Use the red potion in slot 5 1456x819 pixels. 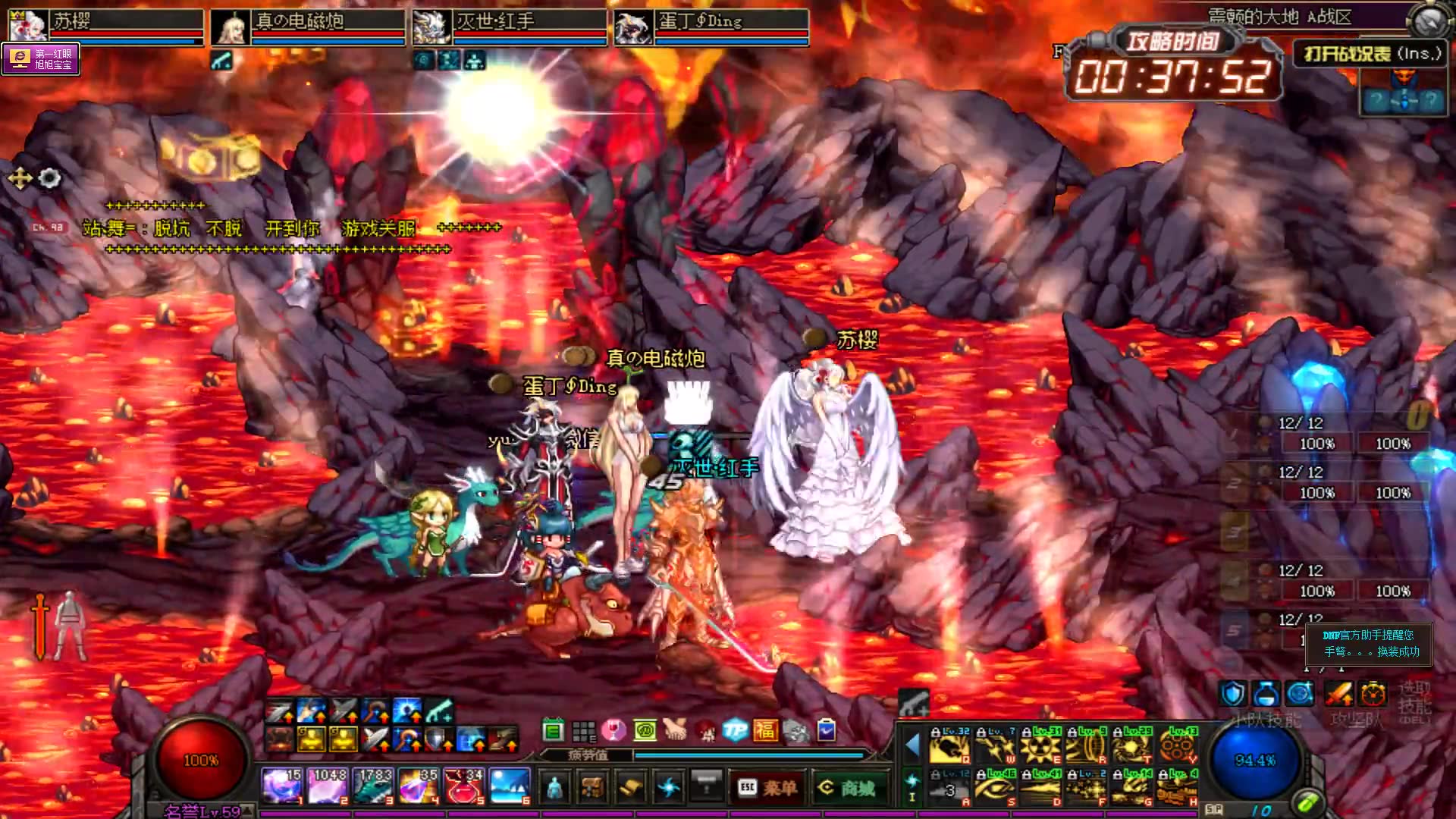[464, 786]
